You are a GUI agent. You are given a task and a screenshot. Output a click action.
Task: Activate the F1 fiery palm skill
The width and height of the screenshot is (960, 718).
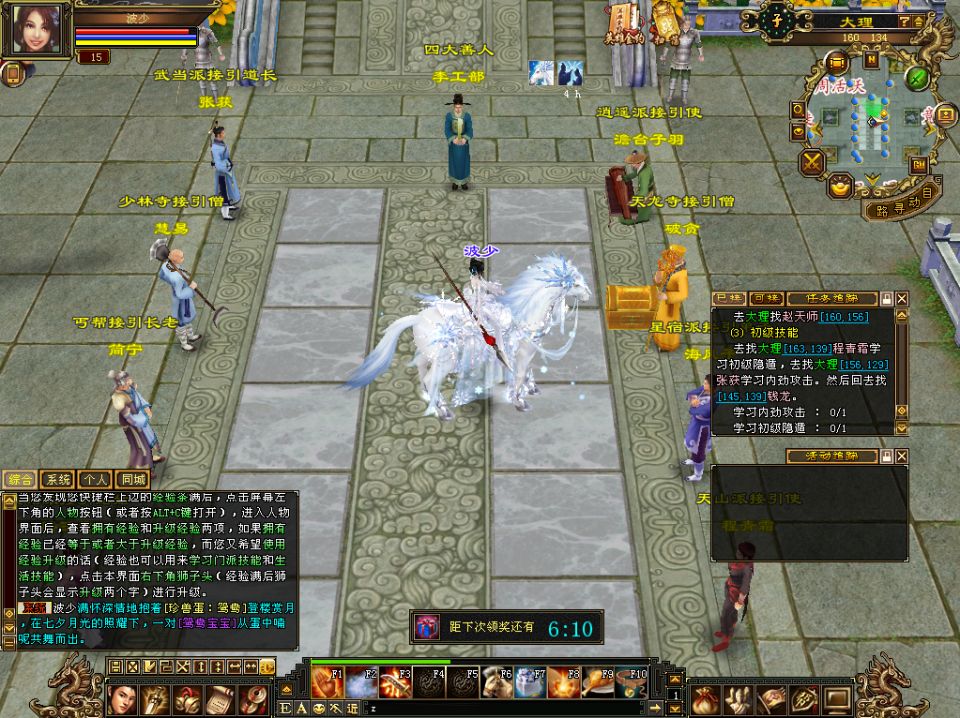tap(326, 683)
